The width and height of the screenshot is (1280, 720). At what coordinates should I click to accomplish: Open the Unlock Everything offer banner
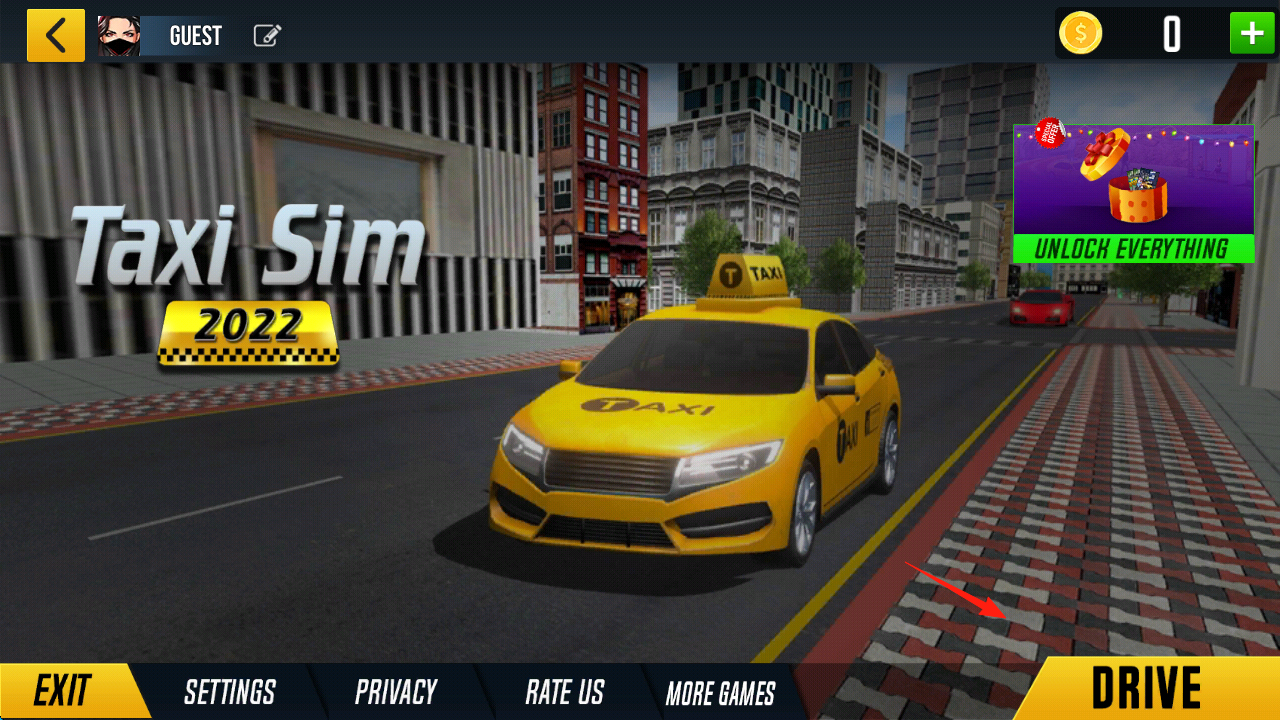pyautogui.click(x=1133, y=193)
